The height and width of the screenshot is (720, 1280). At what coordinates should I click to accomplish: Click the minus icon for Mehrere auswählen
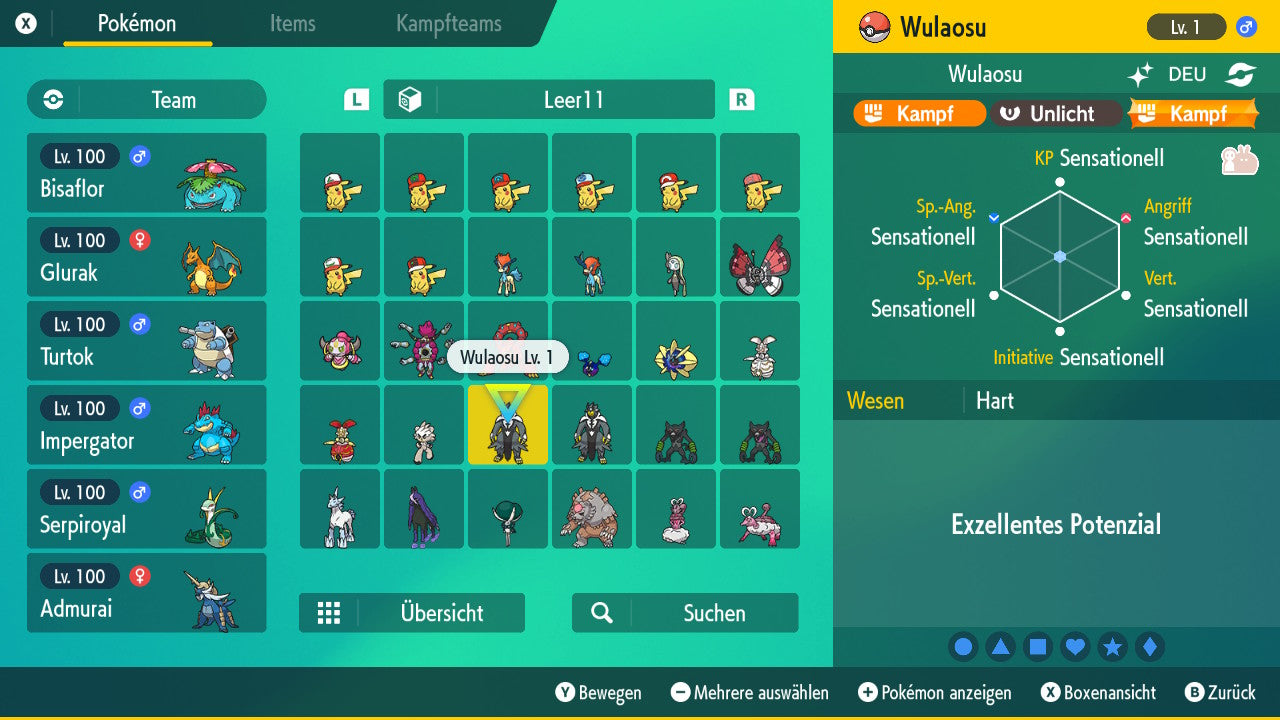point(679,693)
